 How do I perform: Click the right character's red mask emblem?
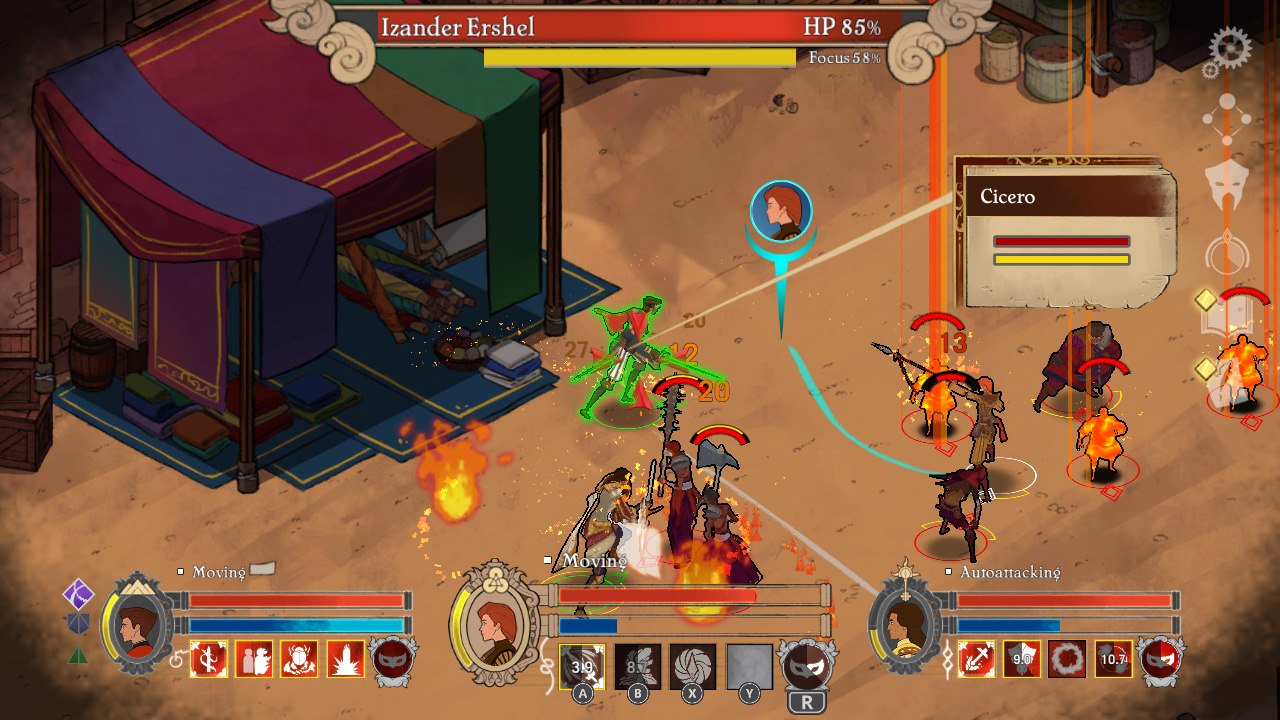(x=1160, y=659)
